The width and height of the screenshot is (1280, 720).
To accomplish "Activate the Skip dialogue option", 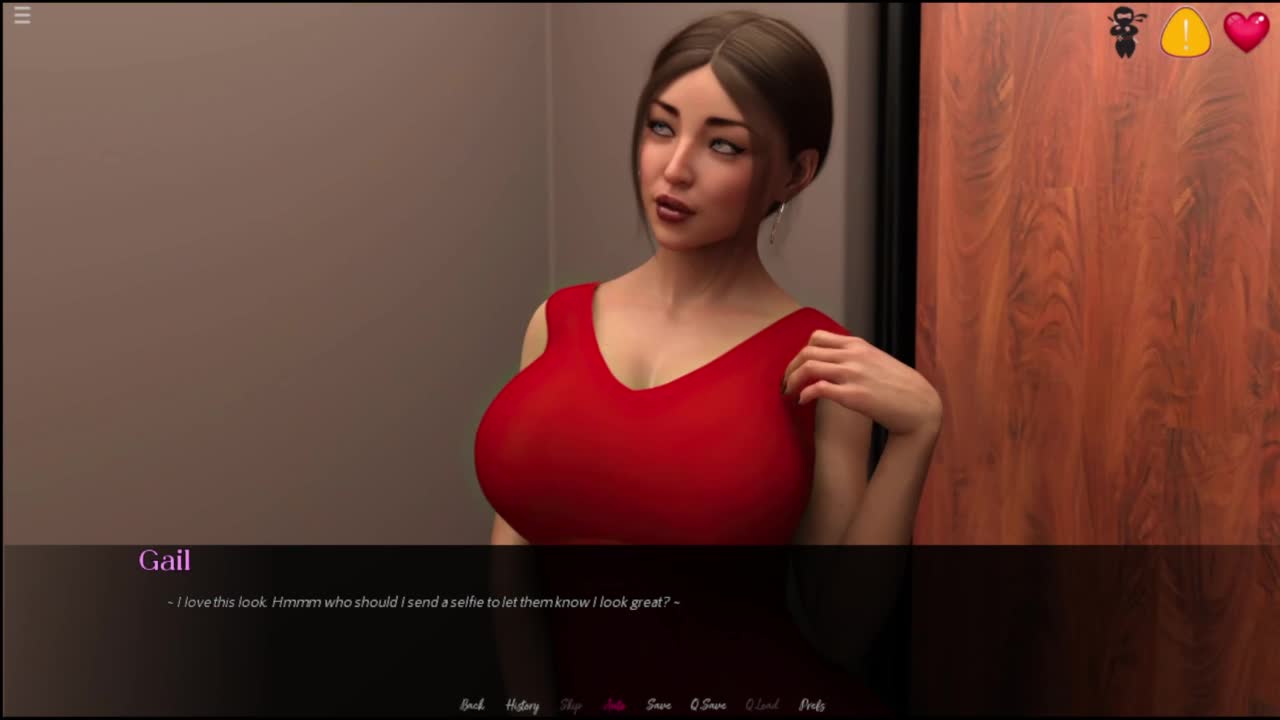I will [x=571, y=705].
